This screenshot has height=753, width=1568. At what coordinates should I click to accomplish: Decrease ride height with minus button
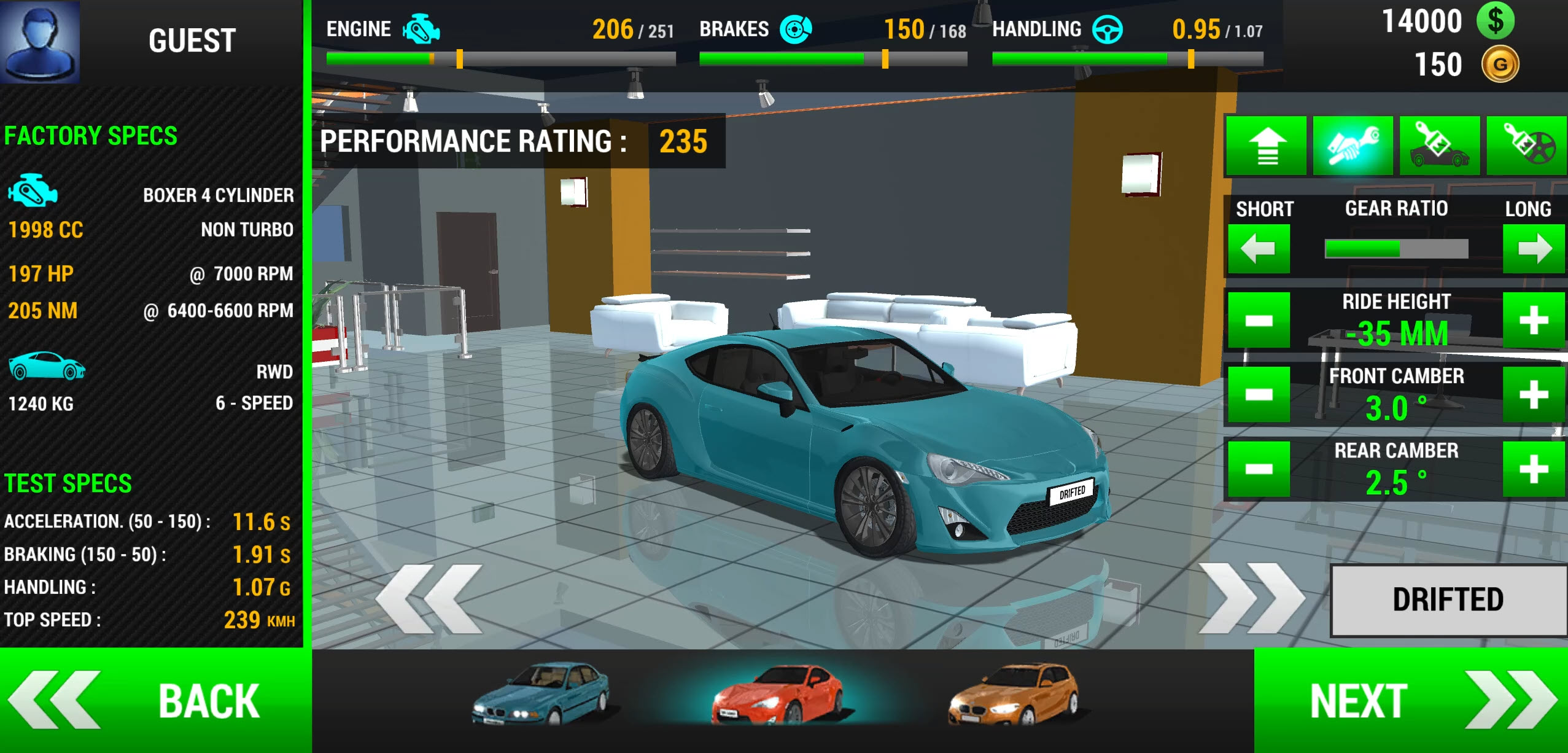tap(1259, 320)
